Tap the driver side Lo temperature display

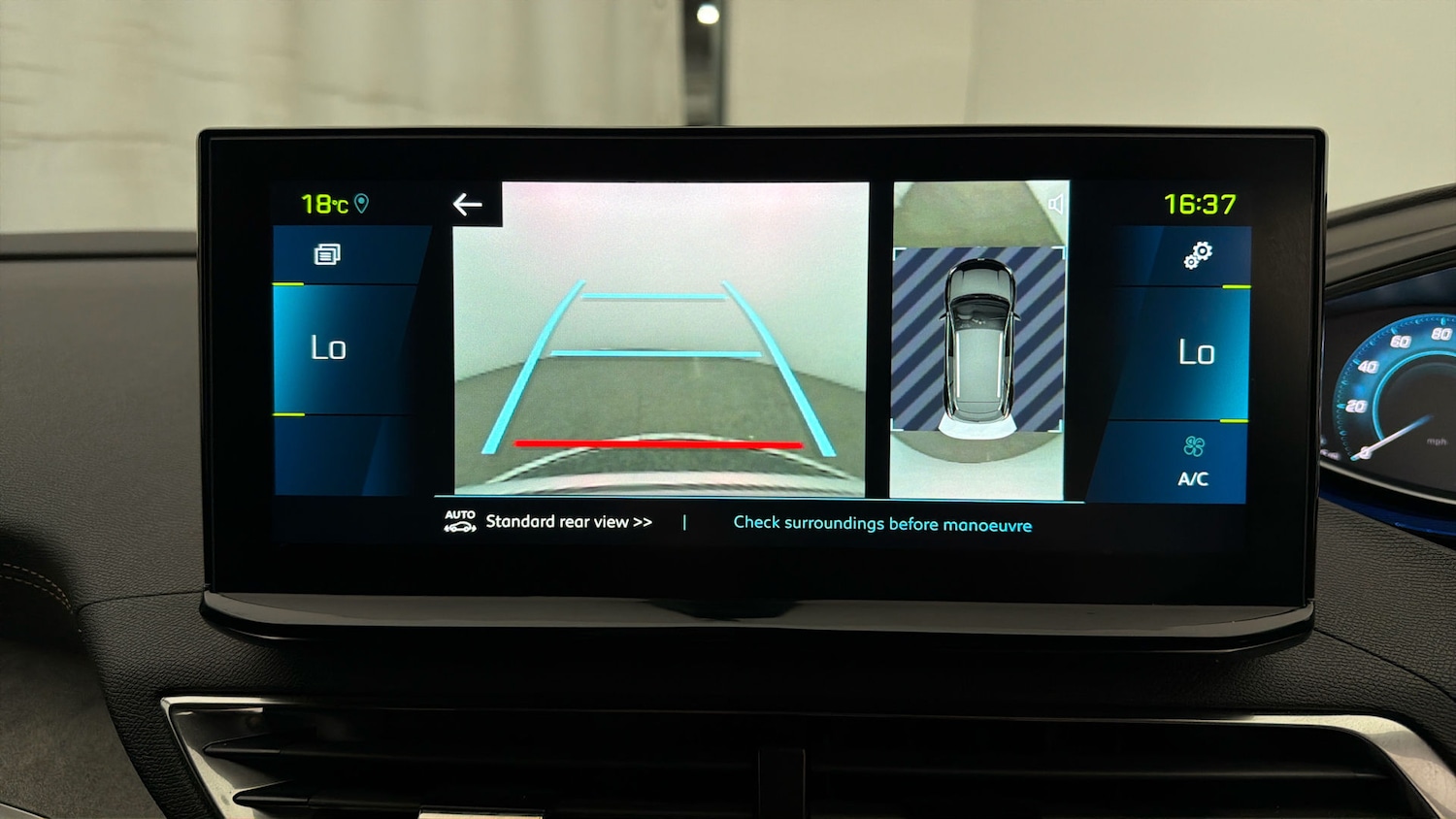click(327, 347)
